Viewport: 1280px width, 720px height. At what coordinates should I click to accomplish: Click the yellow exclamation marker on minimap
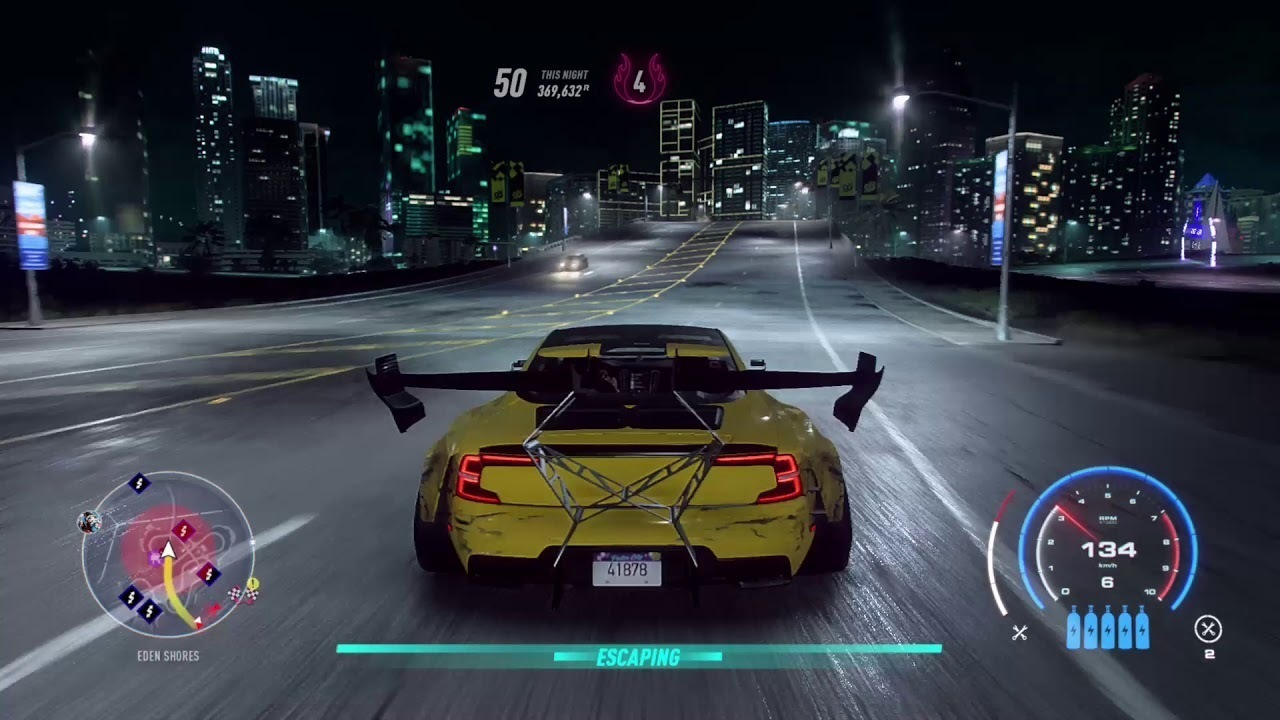click(253, 584)
